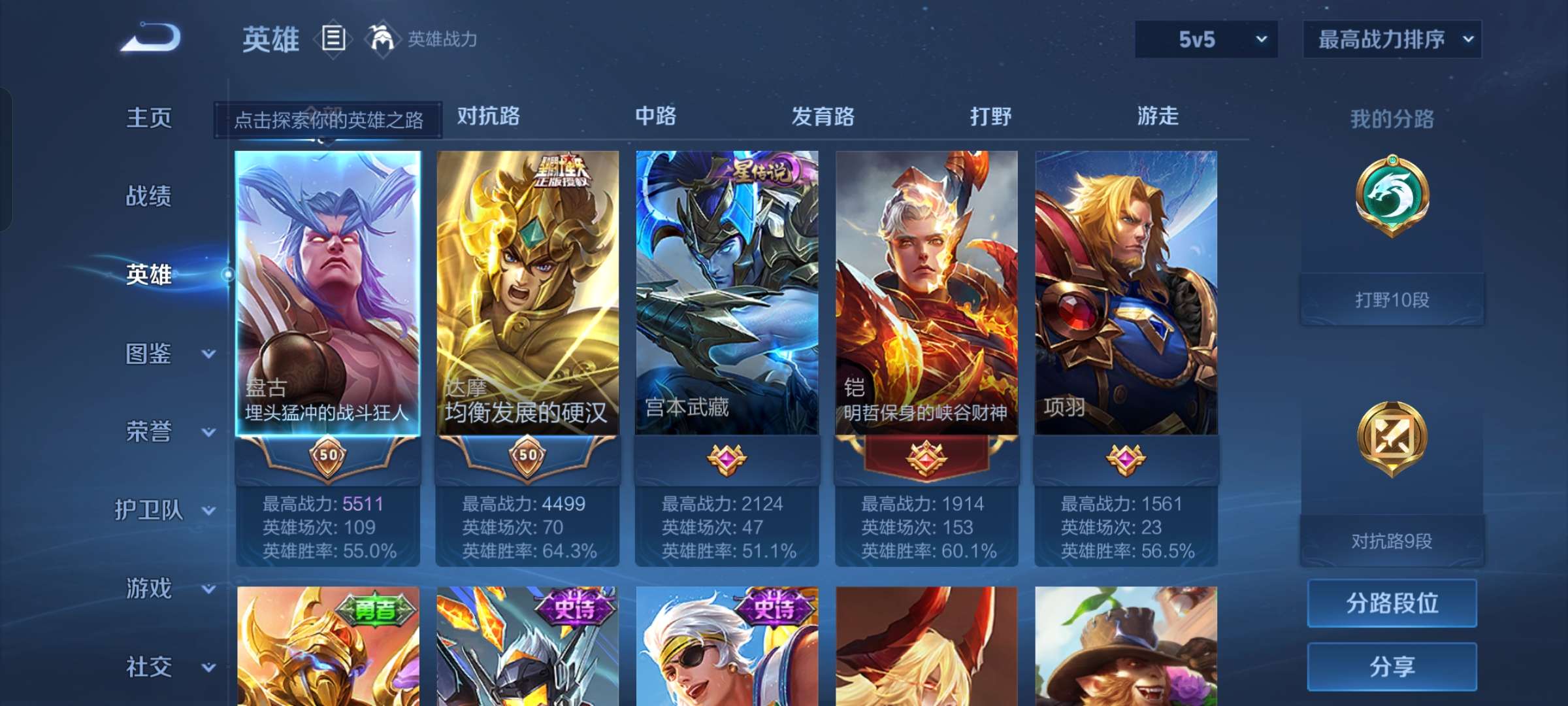Switch to the 打野 lane tab

992,116
